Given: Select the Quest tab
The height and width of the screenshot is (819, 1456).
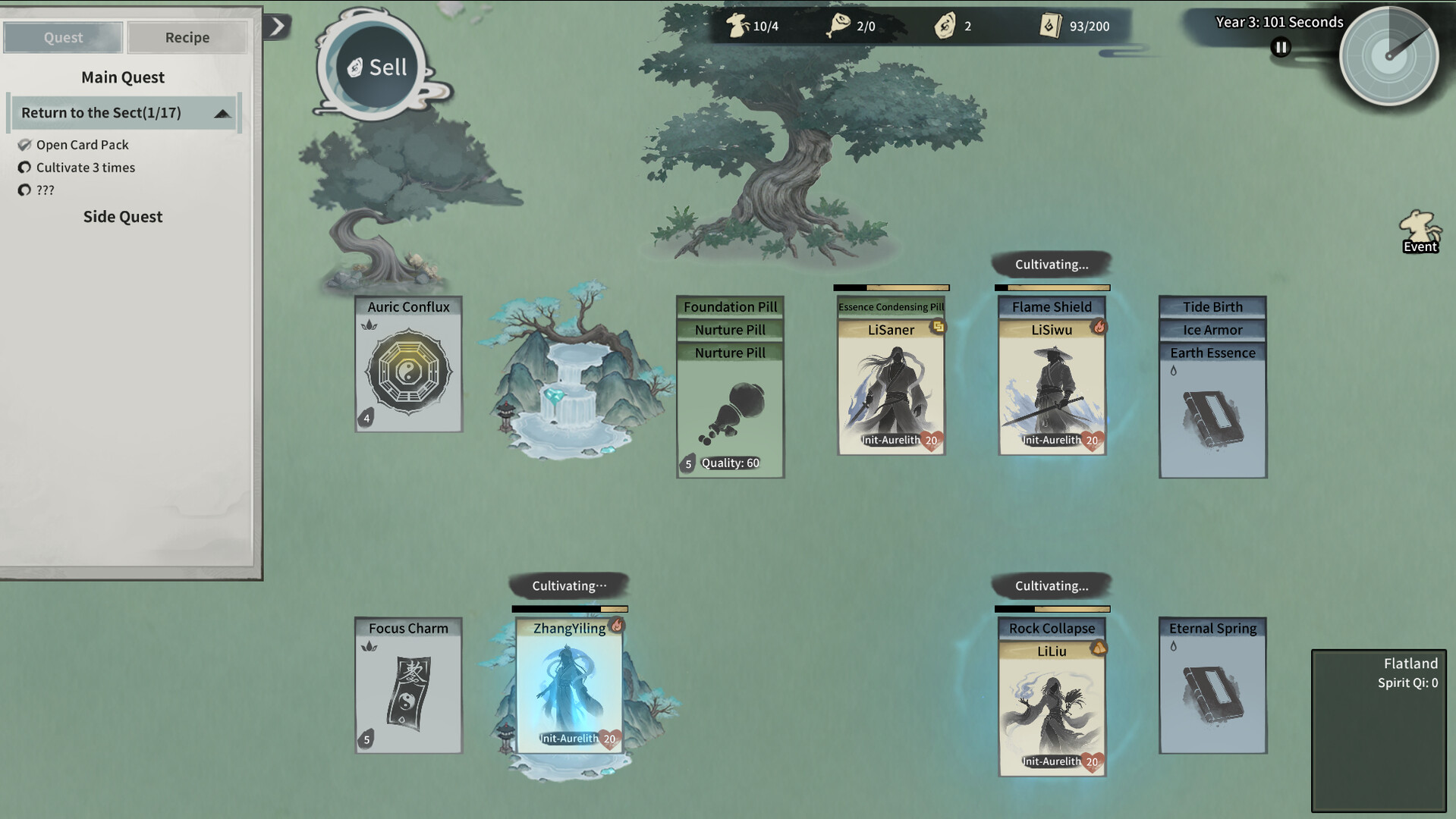Looking at the screenshot, I should 63,36.
